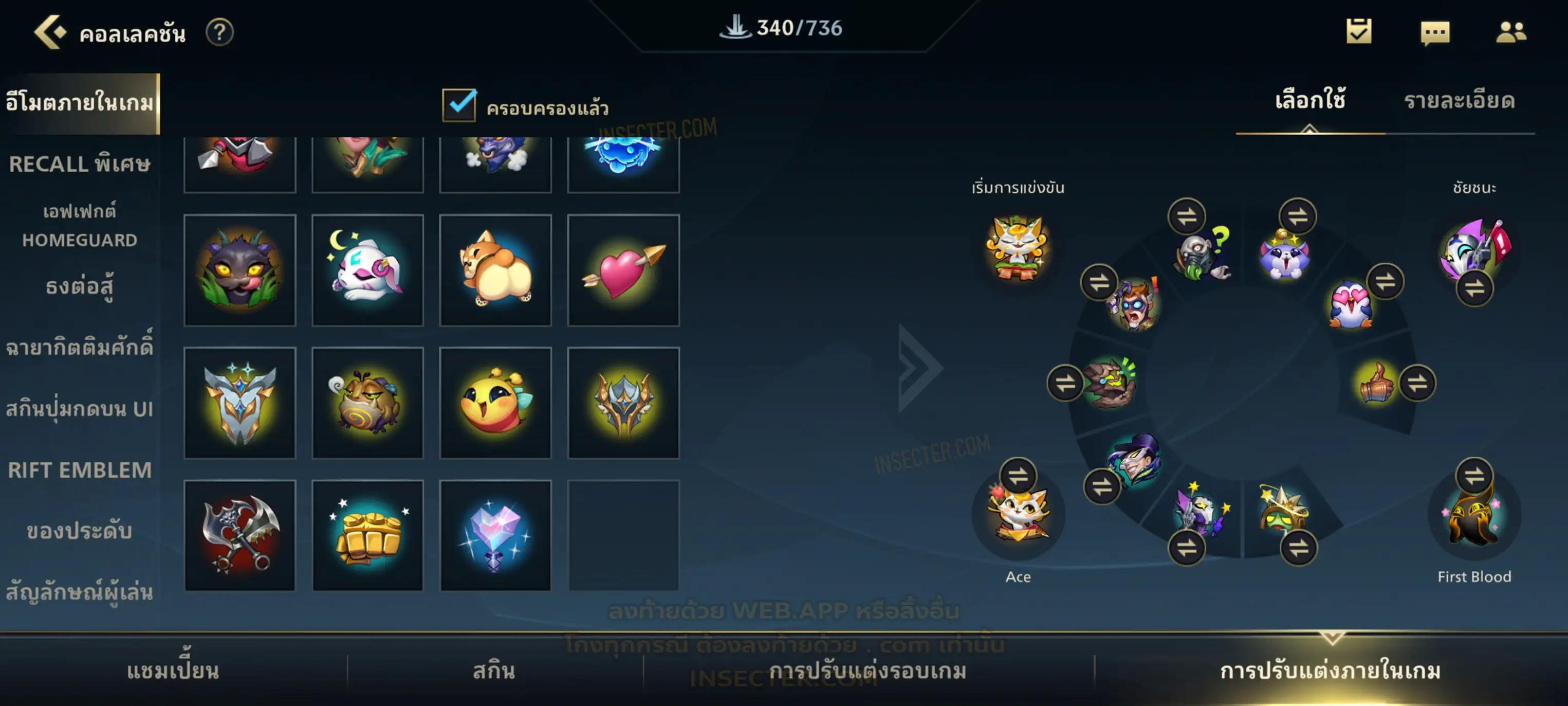Switch to the รายละเอียด tab
This screenshot has width=1568, height=706.
pyautogui.click(x=1459, y=101)
